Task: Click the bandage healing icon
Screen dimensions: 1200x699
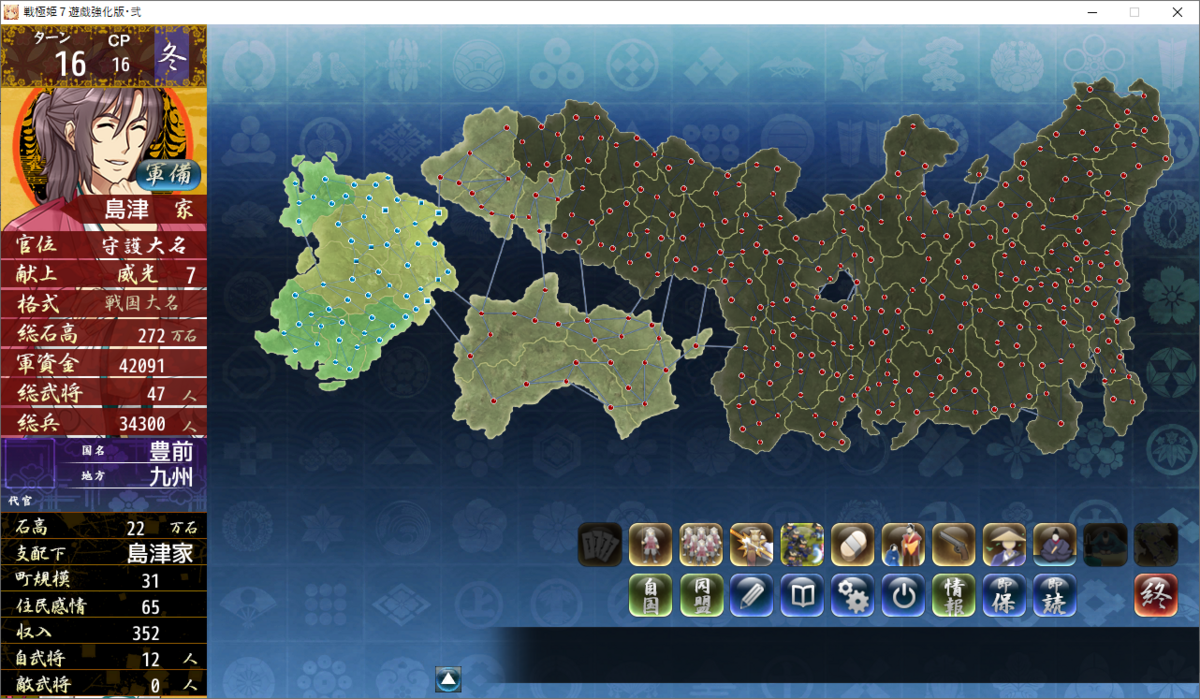Action: [853, 544]
